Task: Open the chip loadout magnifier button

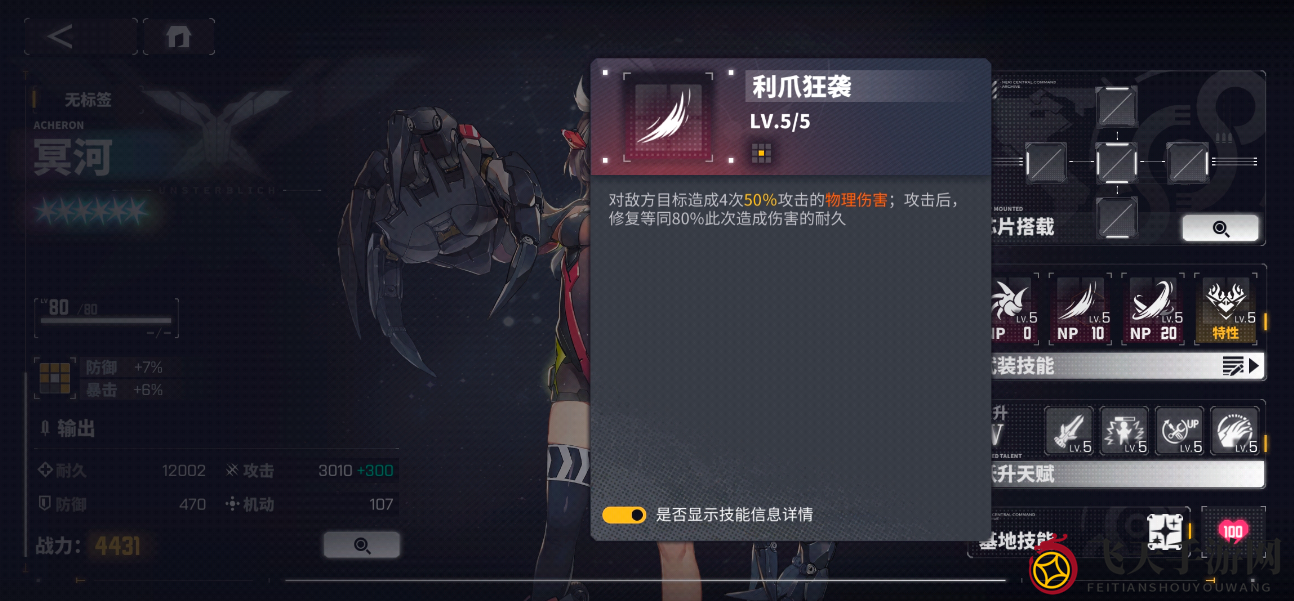Action: tap(1220, 228)
